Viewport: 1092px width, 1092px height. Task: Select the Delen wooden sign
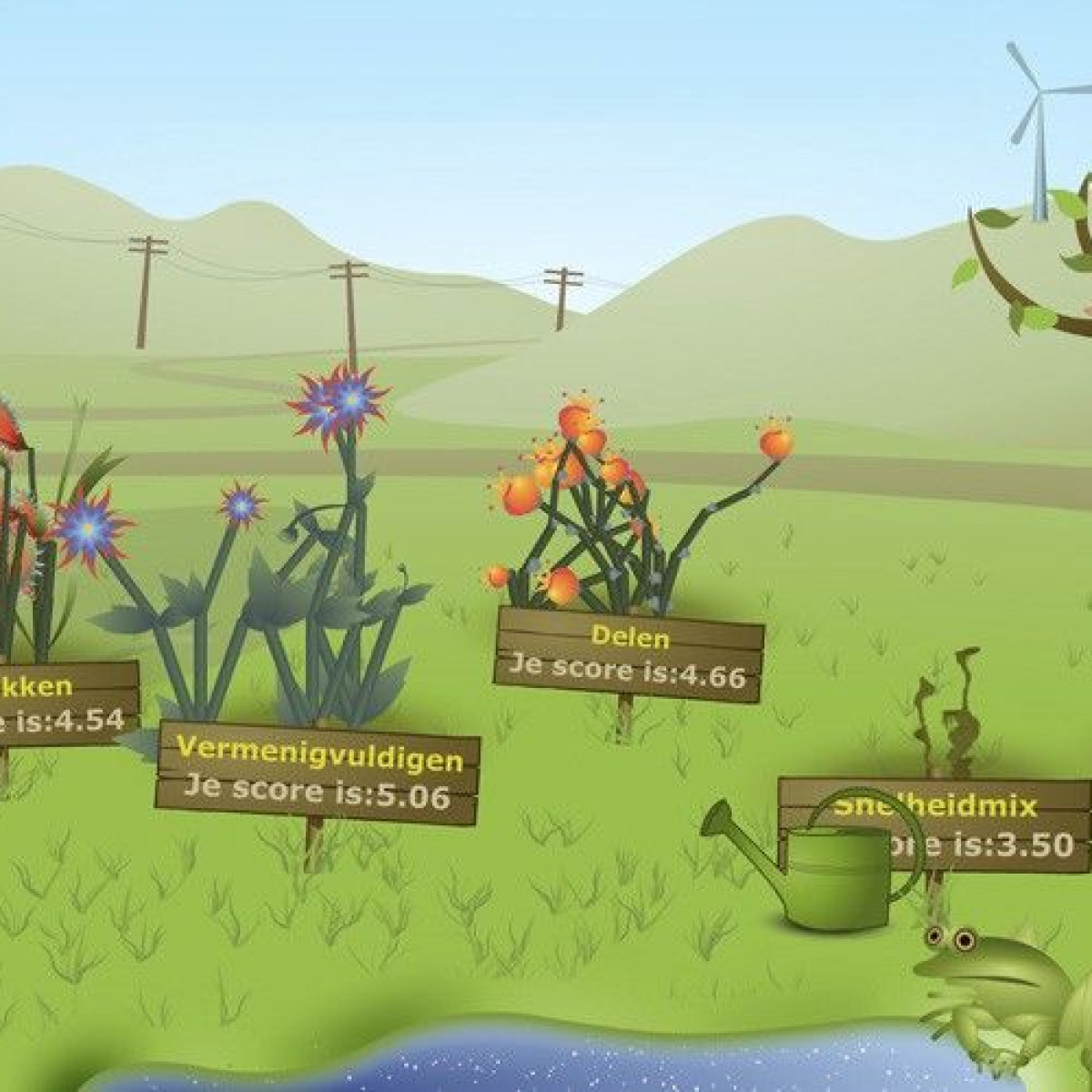click(x=630, y=655)
